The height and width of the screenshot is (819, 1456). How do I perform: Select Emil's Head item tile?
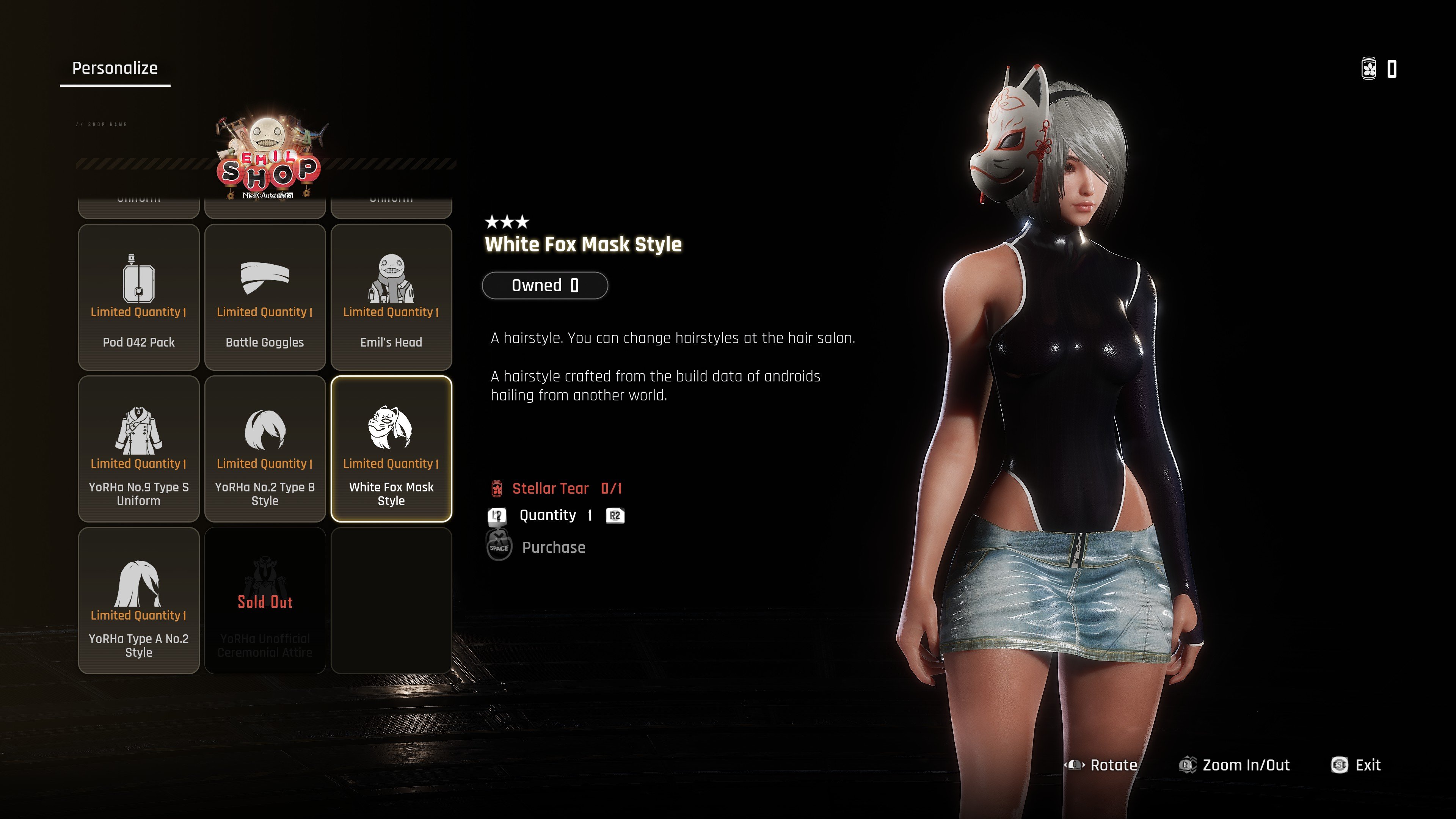[x=391, y=297]
